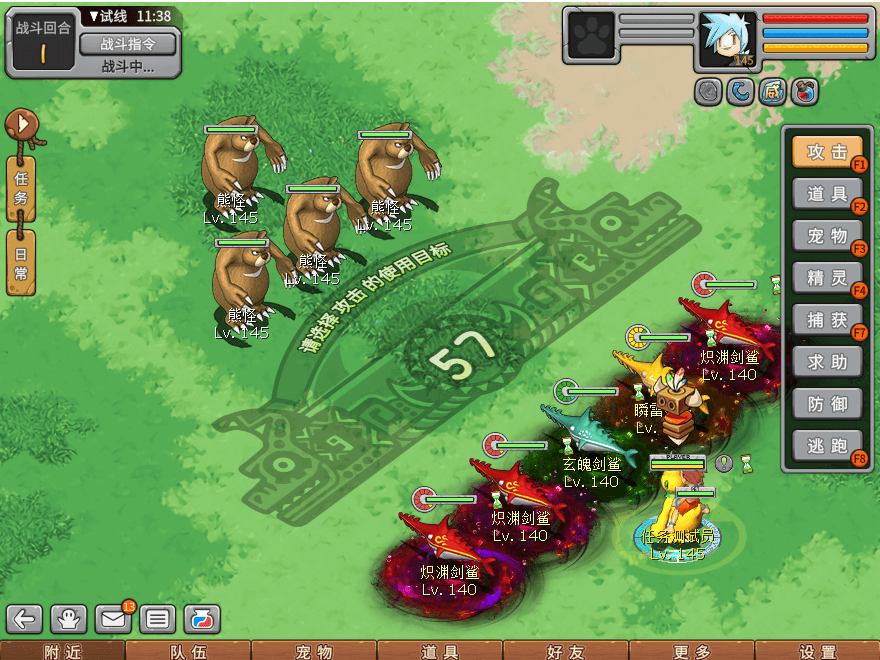This screenshot has height=660, width=880.
Task: Click the player character portrait
Action: [727, 40]
